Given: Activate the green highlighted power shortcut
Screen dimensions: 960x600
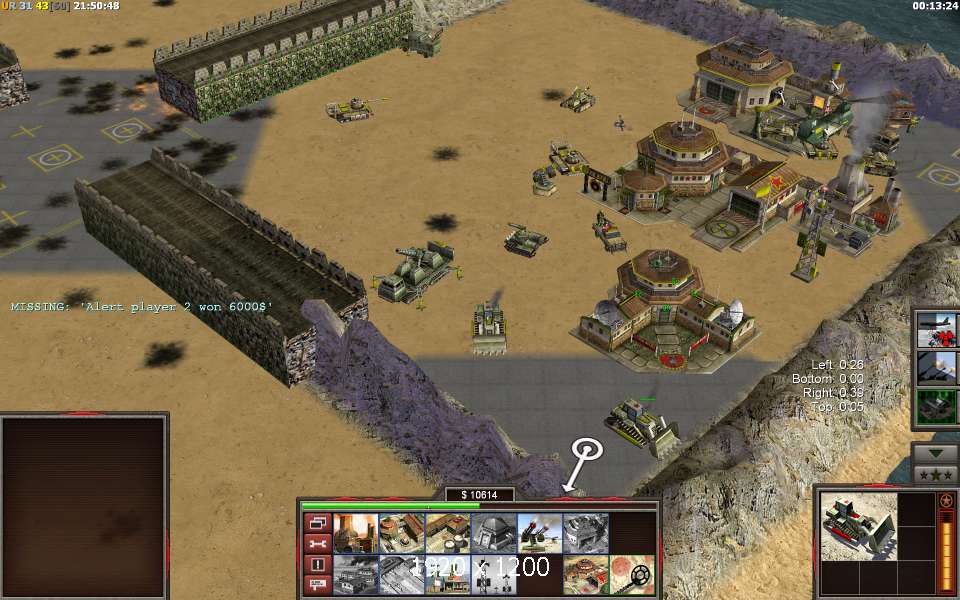Looking at the screenshot, I should pyautogui.click(x=937, y=406).
